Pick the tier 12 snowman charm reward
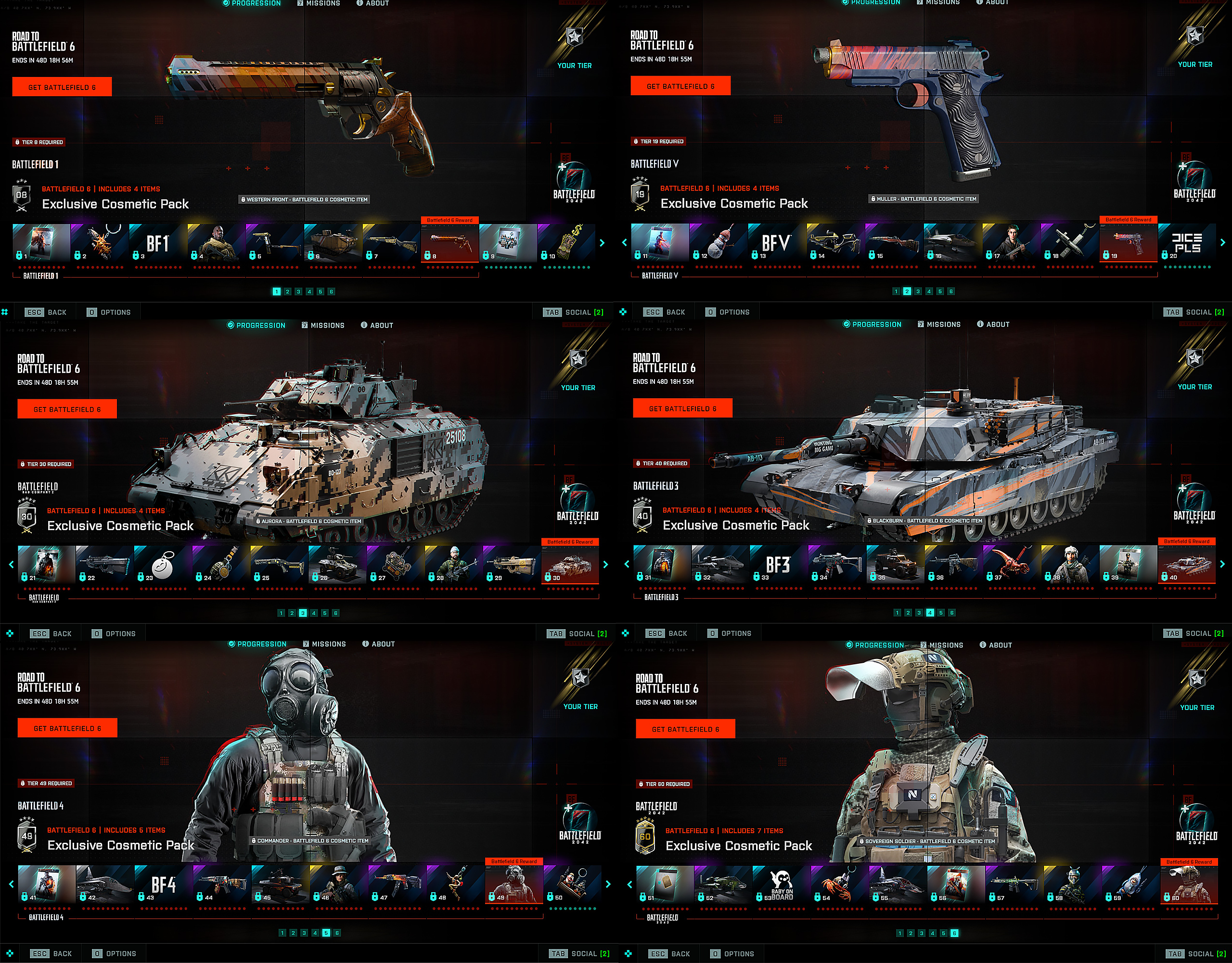The image size is (1232, 963). pyautogui.click(x=718, y=242)
